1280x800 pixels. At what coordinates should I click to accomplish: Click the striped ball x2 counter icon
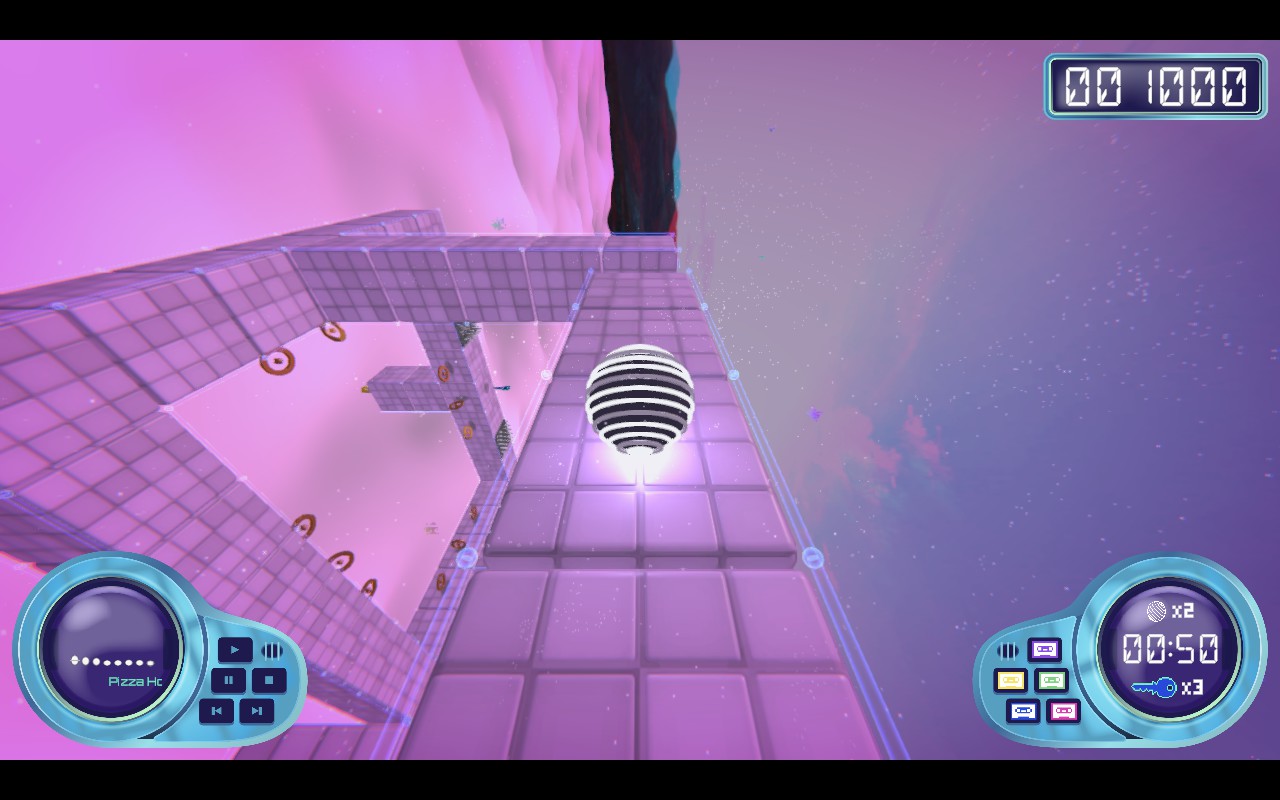pyautogui.click(x=1158, y=611)
